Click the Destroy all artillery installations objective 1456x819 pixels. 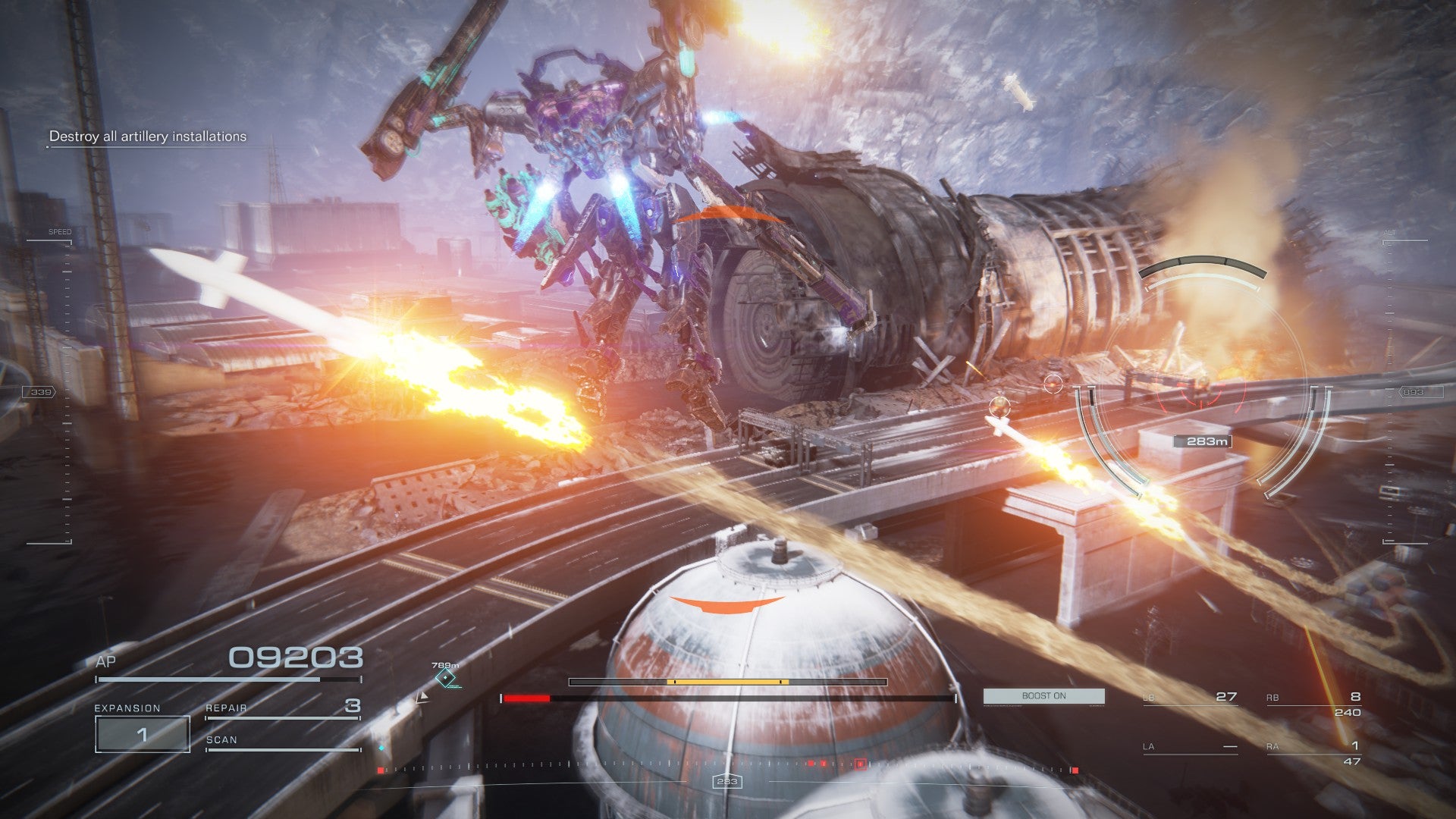148,136
